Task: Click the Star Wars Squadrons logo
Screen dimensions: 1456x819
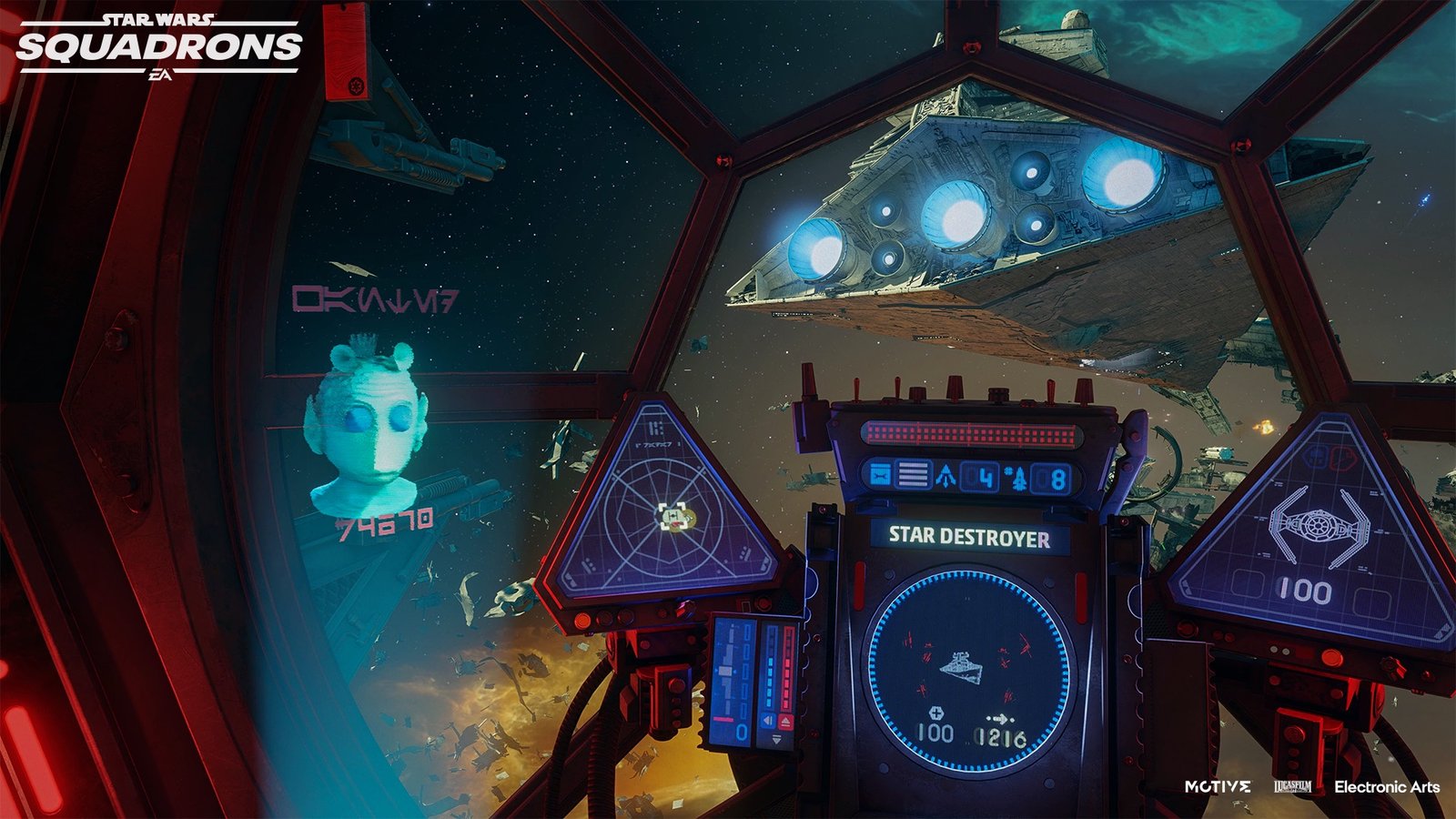Action: tap(159, 45)
